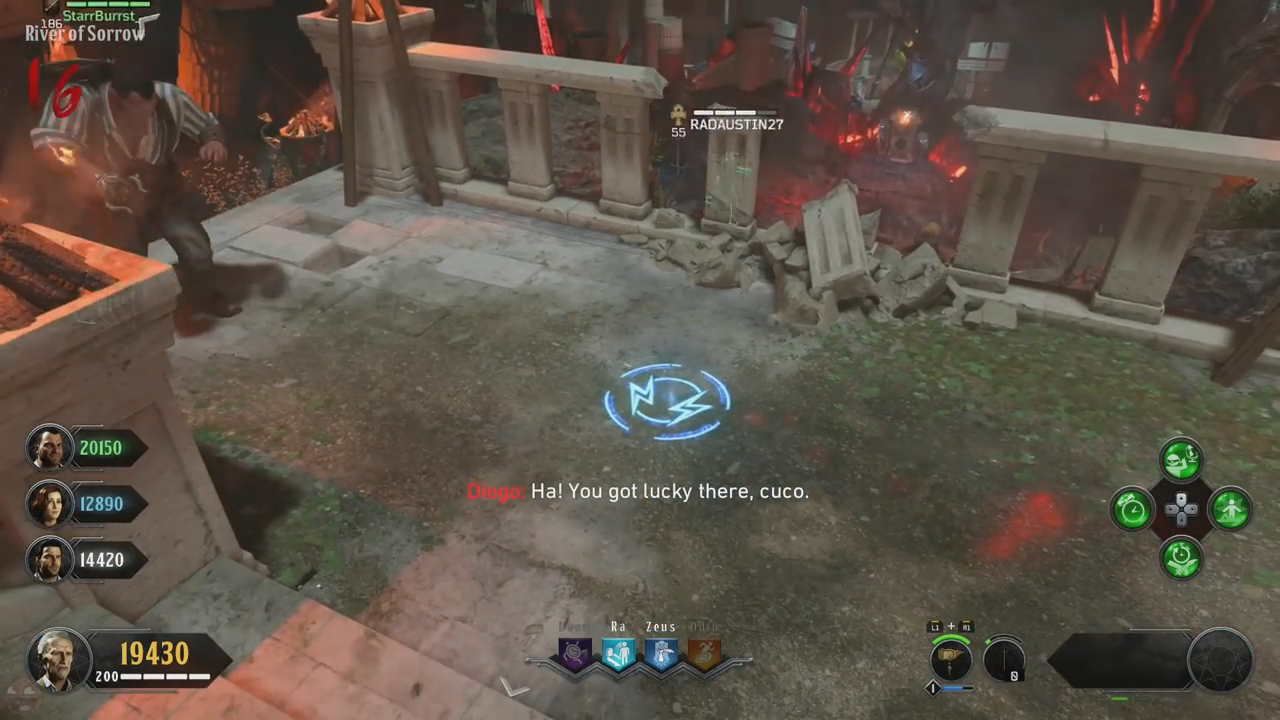Activate the green standing figure elixir
Image resolution: width=1280 pixels, height=720 pixels.
(1230, 509)
